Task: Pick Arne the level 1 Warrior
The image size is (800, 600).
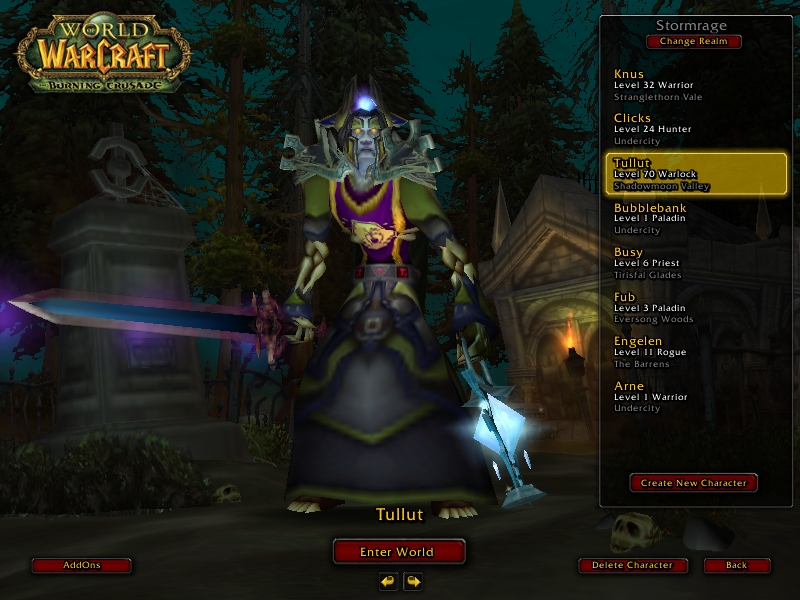Action: click(x=696, y=396)
